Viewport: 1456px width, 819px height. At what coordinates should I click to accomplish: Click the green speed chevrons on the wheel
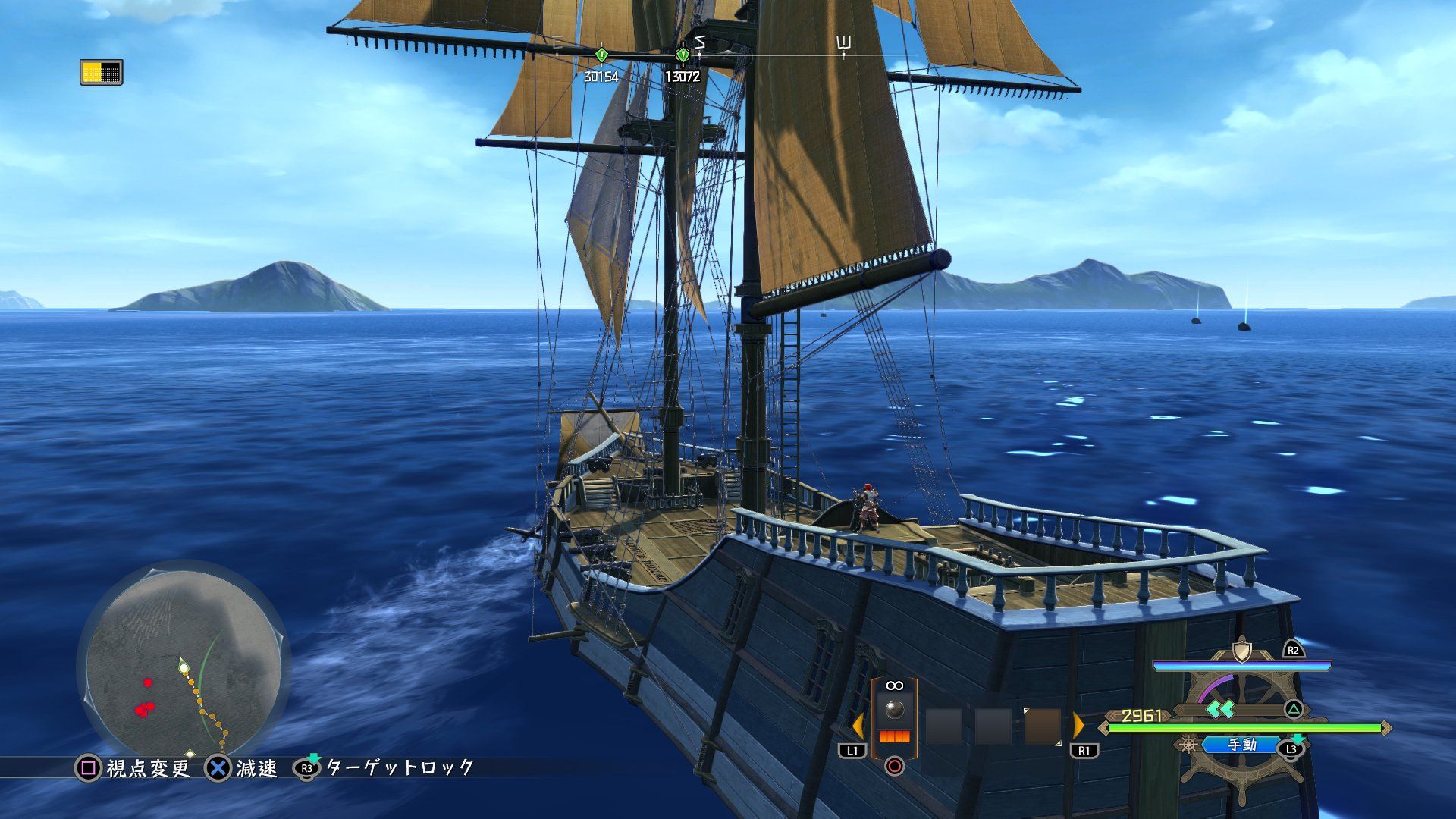(x=1221, y=709)
